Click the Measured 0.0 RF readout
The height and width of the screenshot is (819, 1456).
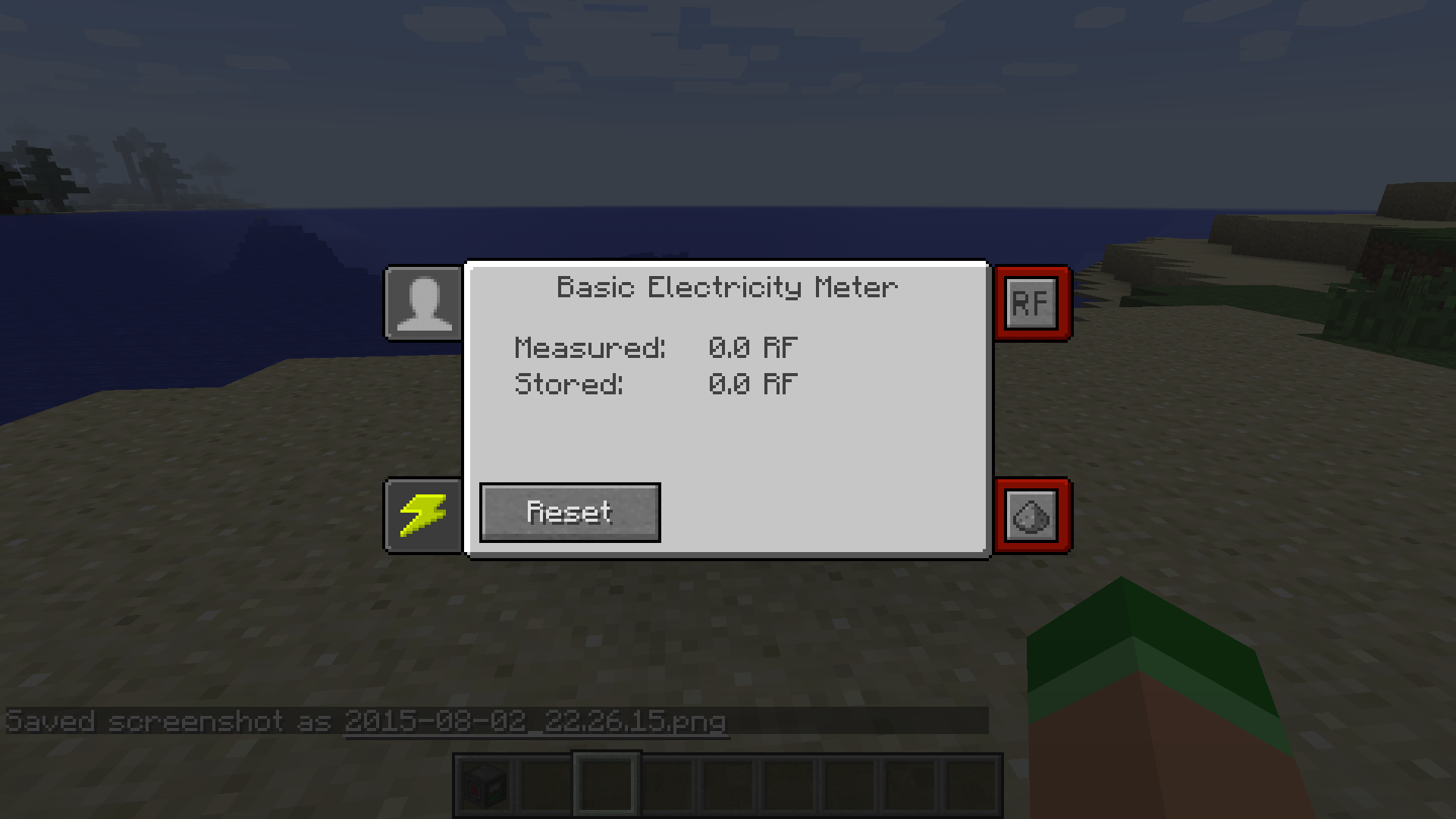click(x=654, y=348)
